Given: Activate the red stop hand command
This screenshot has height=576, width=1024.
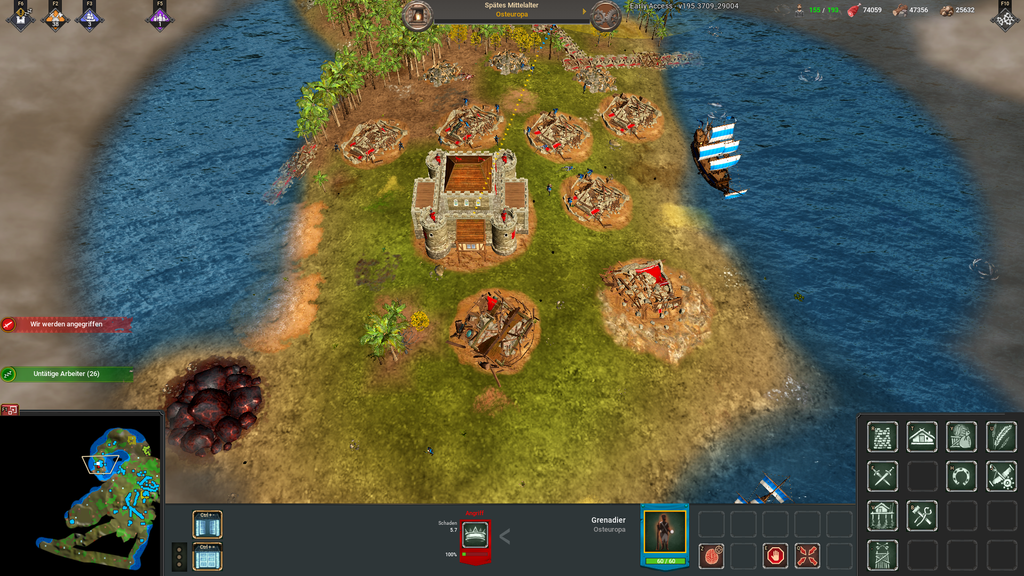Looking at the screenshot, I should point(775,556).
